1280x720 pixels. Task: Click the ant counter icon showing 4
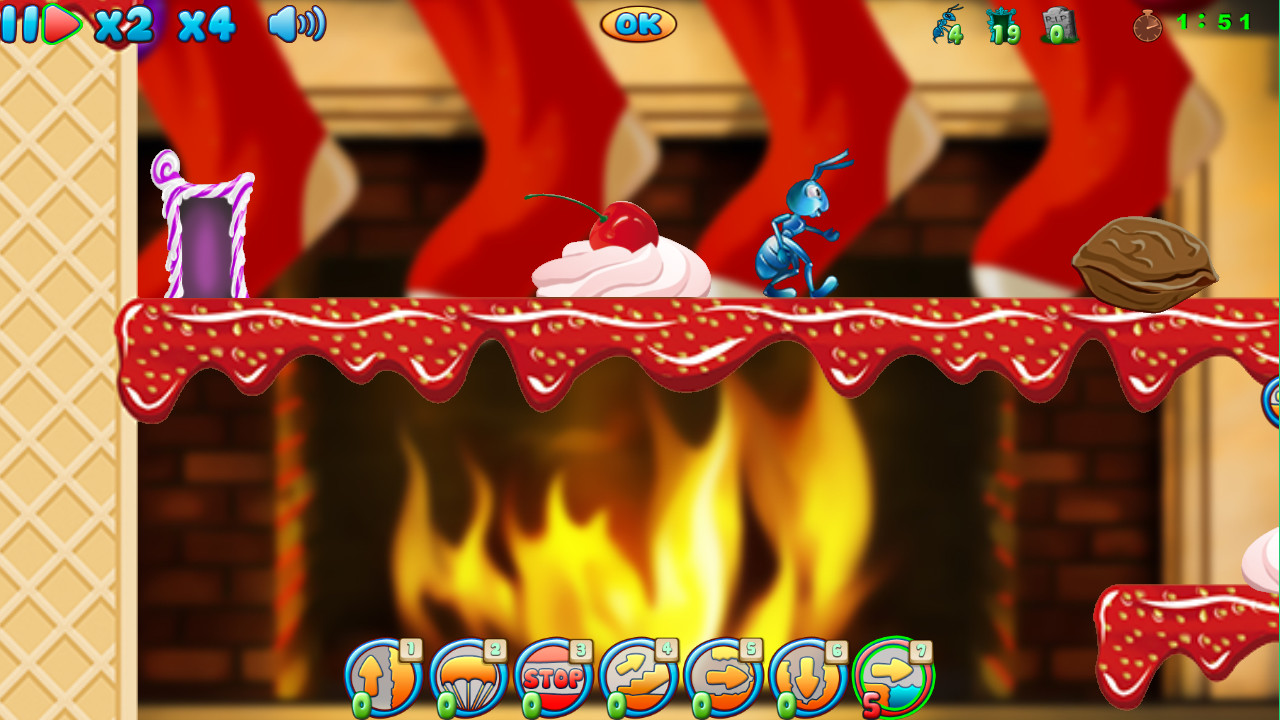[945, 27]
